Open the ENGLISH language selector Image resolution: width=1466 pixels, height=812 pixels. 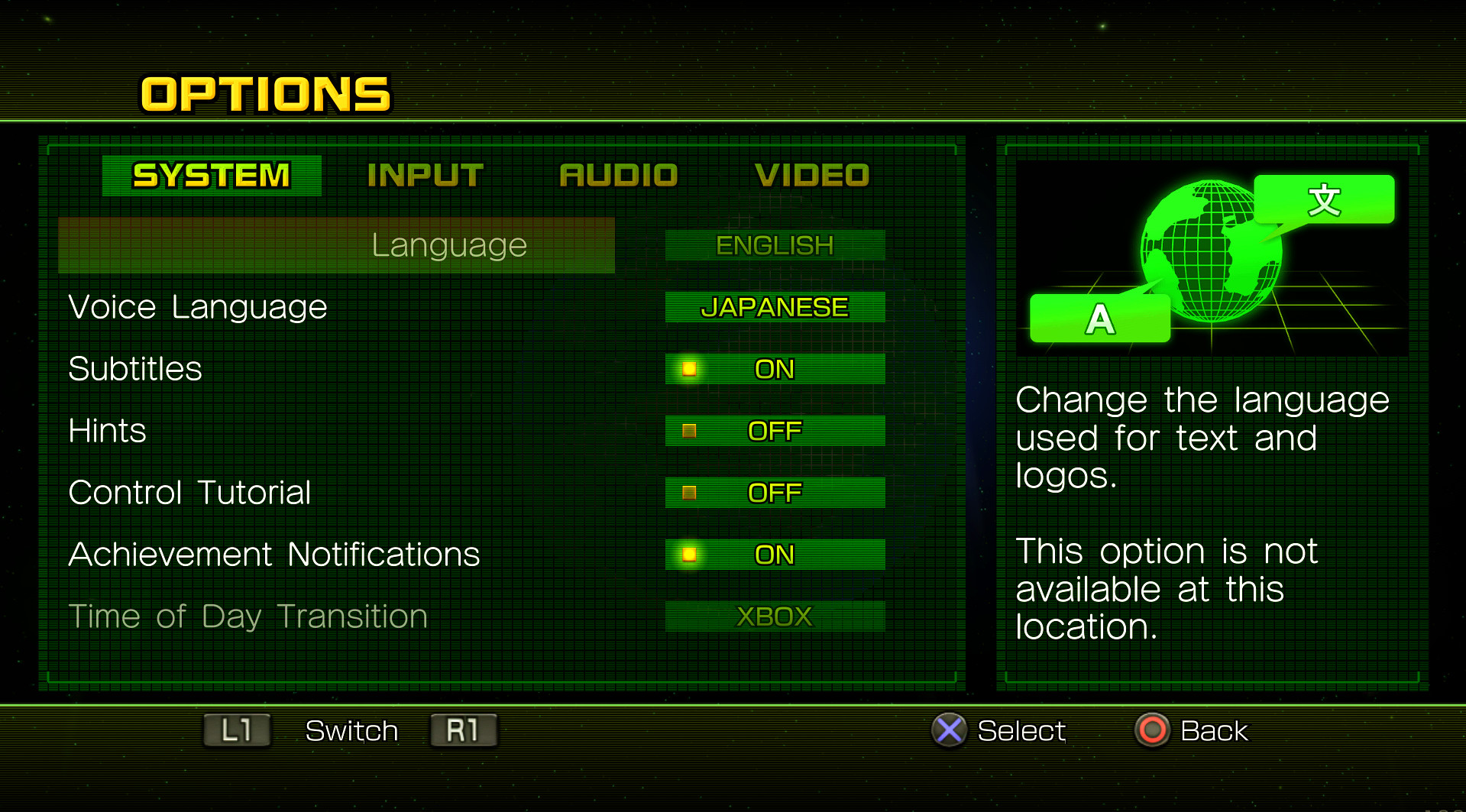click(x=774, y=245)
